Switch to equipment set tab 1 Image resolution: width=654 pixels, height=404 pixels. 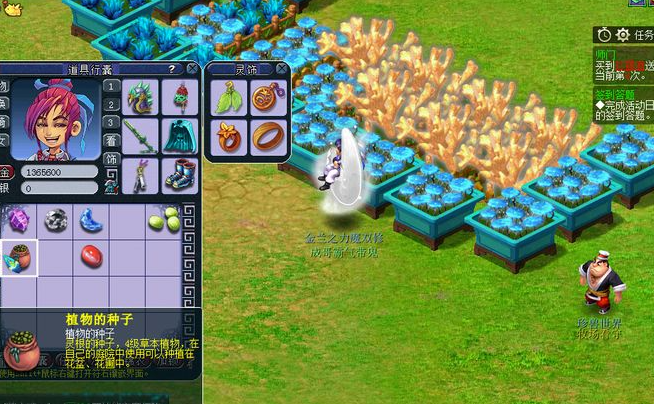(x=112, y=87)
